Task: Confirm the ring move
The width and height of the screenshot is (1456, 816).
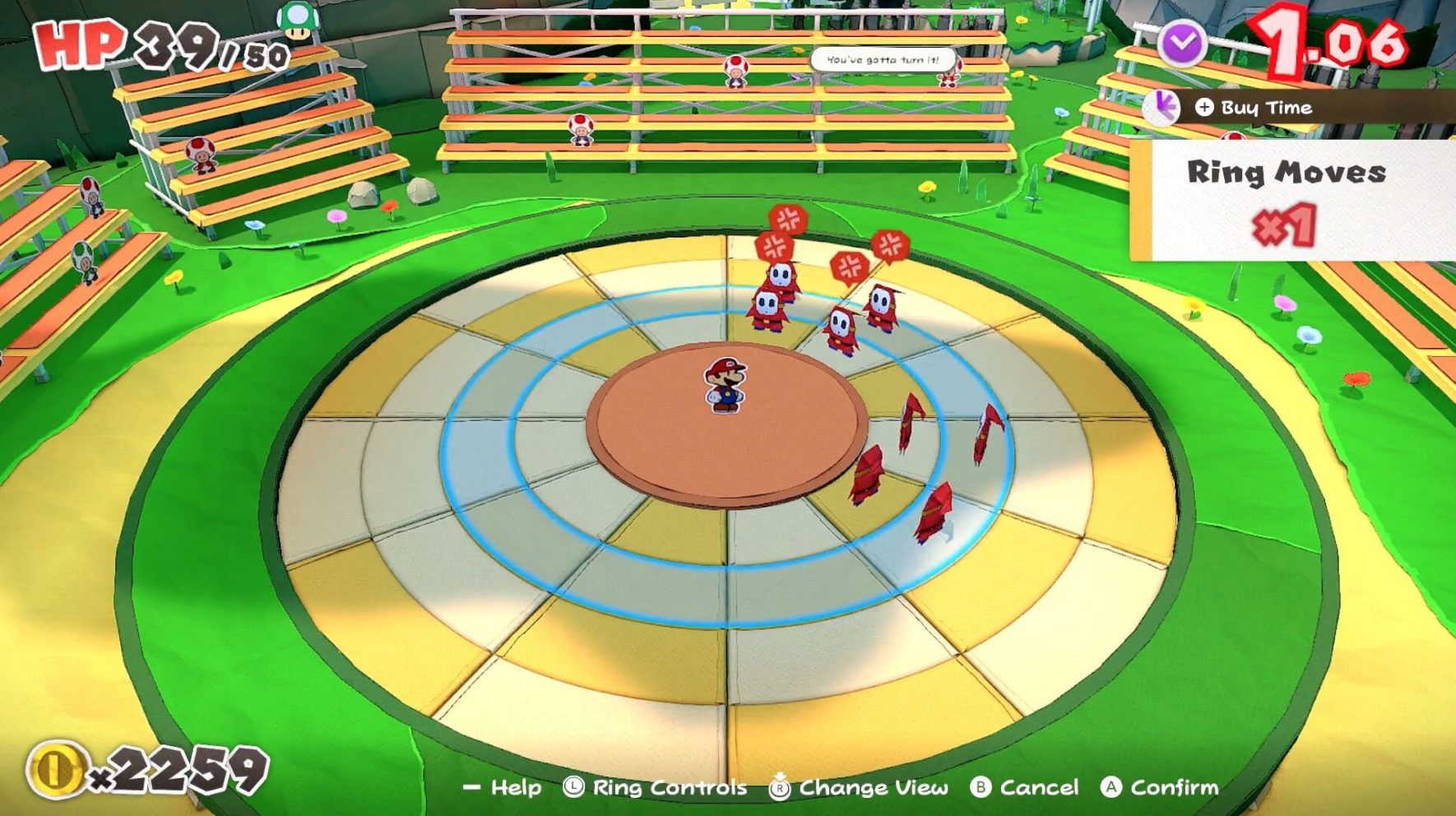Action: pos(1160,788)
